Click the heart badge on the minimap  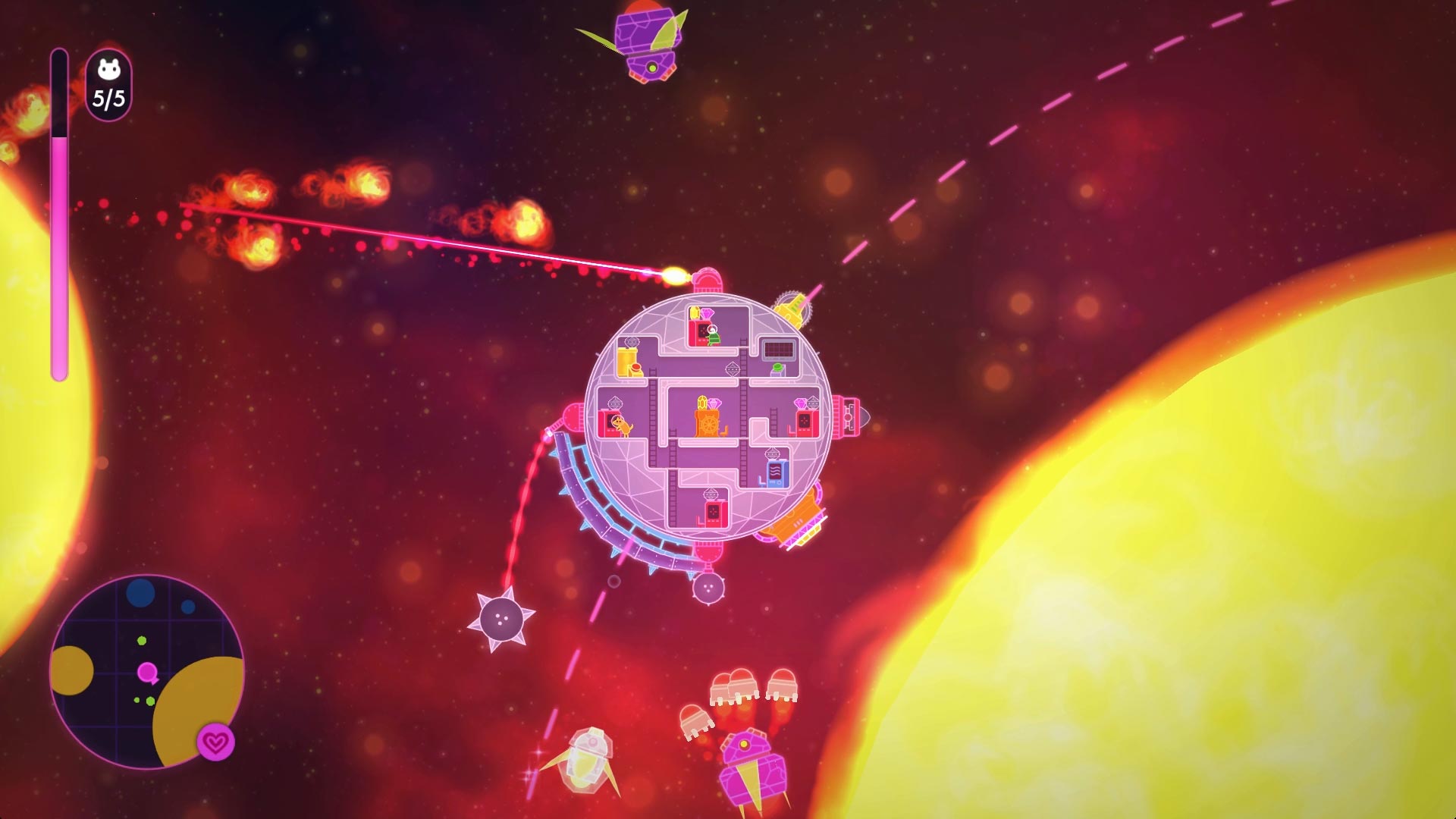216,742
